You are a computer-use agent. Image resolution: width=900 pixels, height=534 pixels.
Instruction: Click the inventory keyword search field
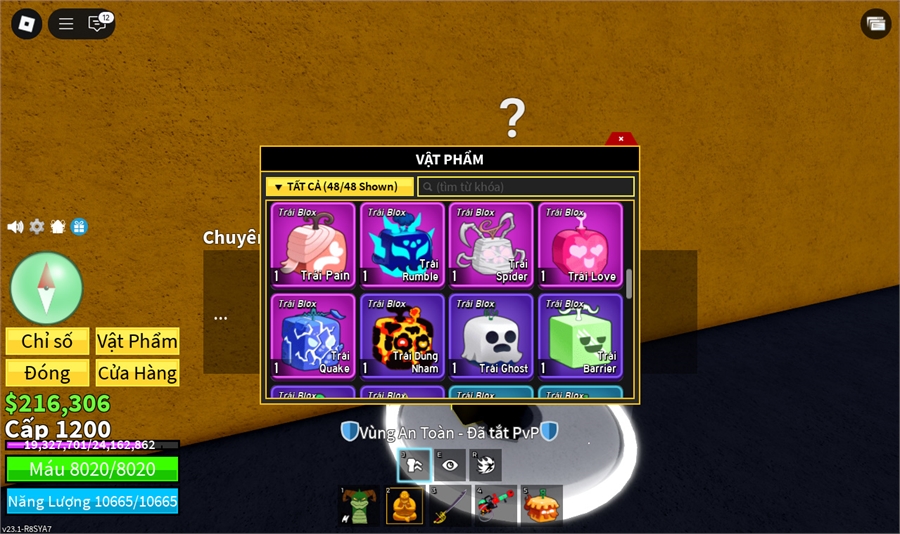tap(526, 187)
